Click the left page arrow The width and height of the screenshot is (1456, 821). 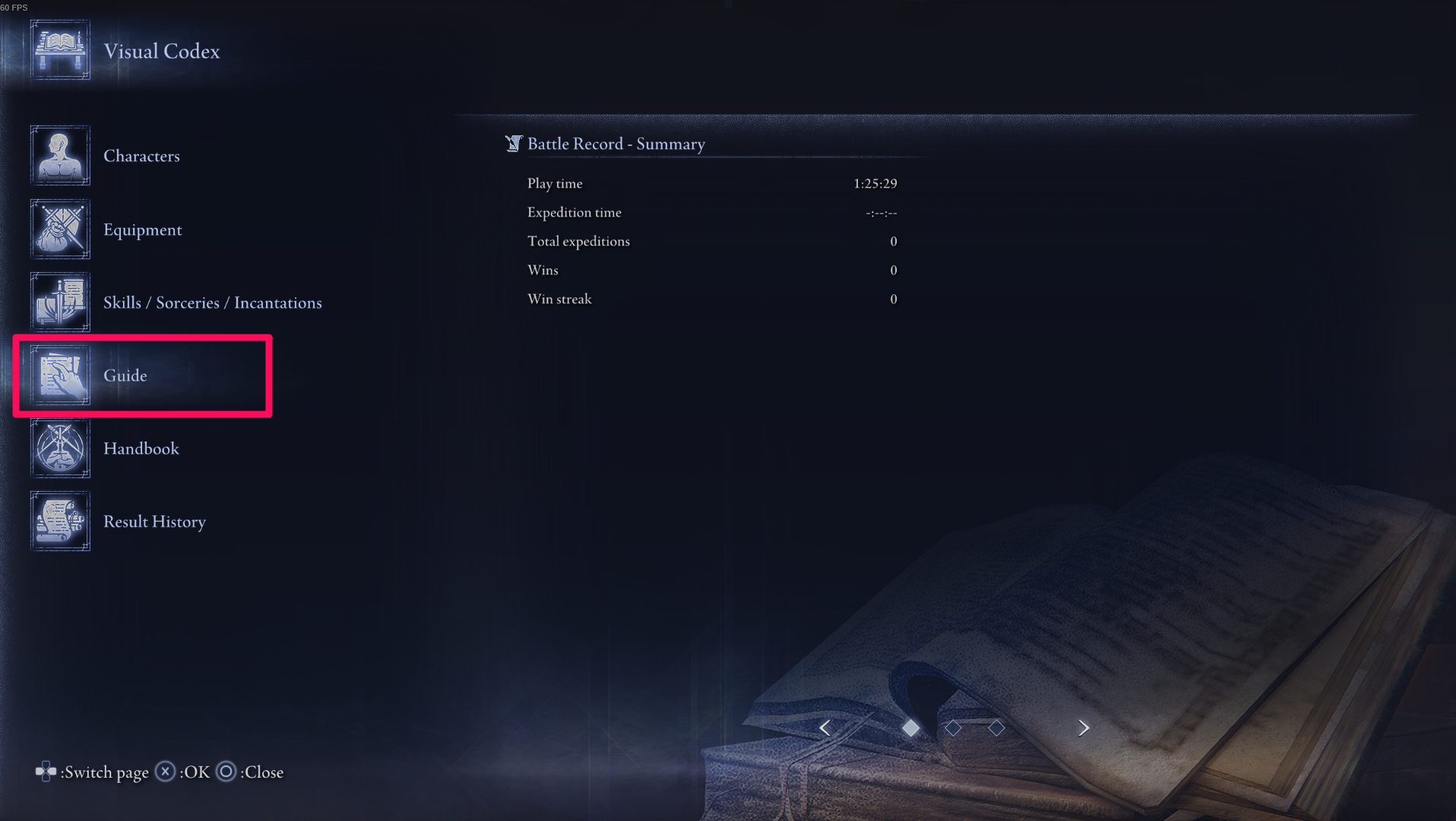click(825, 728)
